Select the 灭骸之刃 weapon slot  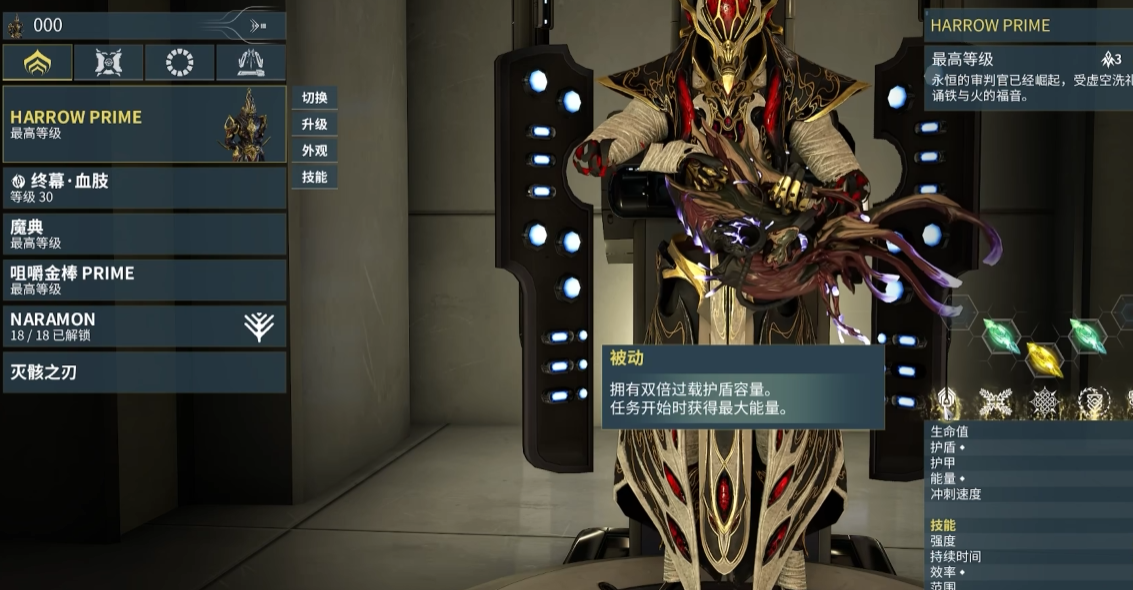[x=144, y=372]
